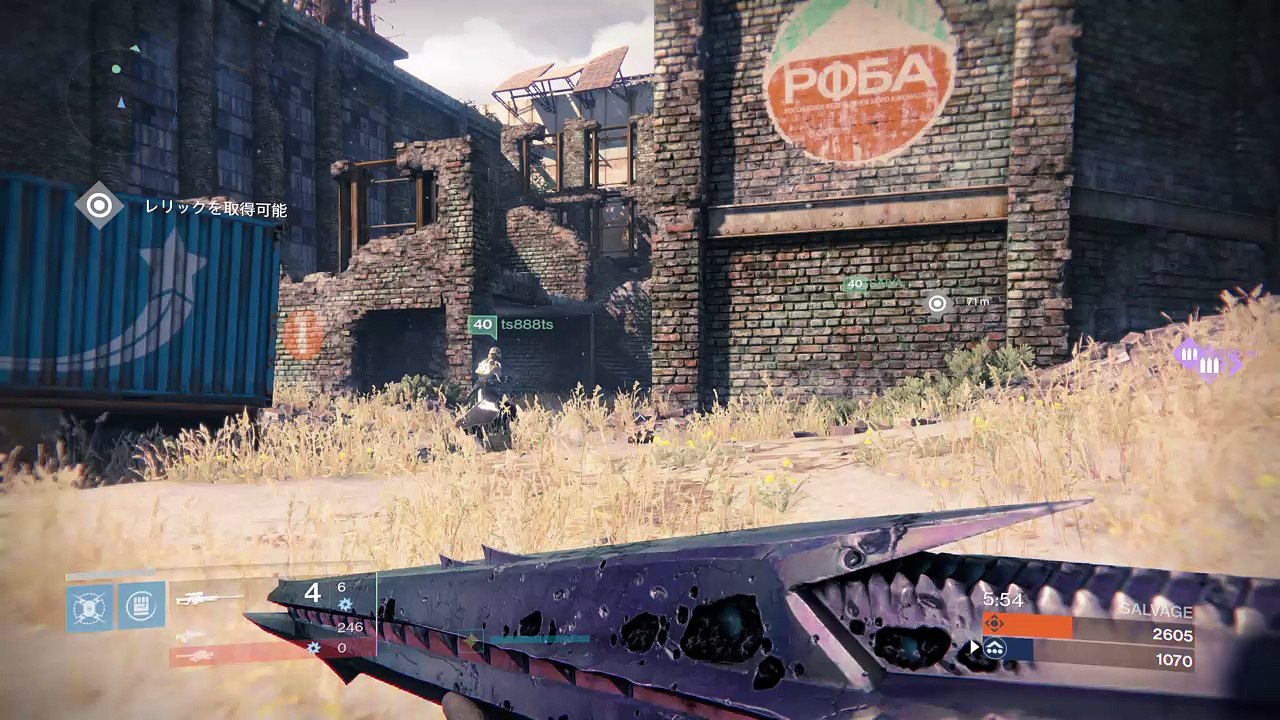Select the relic objective diamond icon
This screenshot has width=1280, height=720.
99,206
